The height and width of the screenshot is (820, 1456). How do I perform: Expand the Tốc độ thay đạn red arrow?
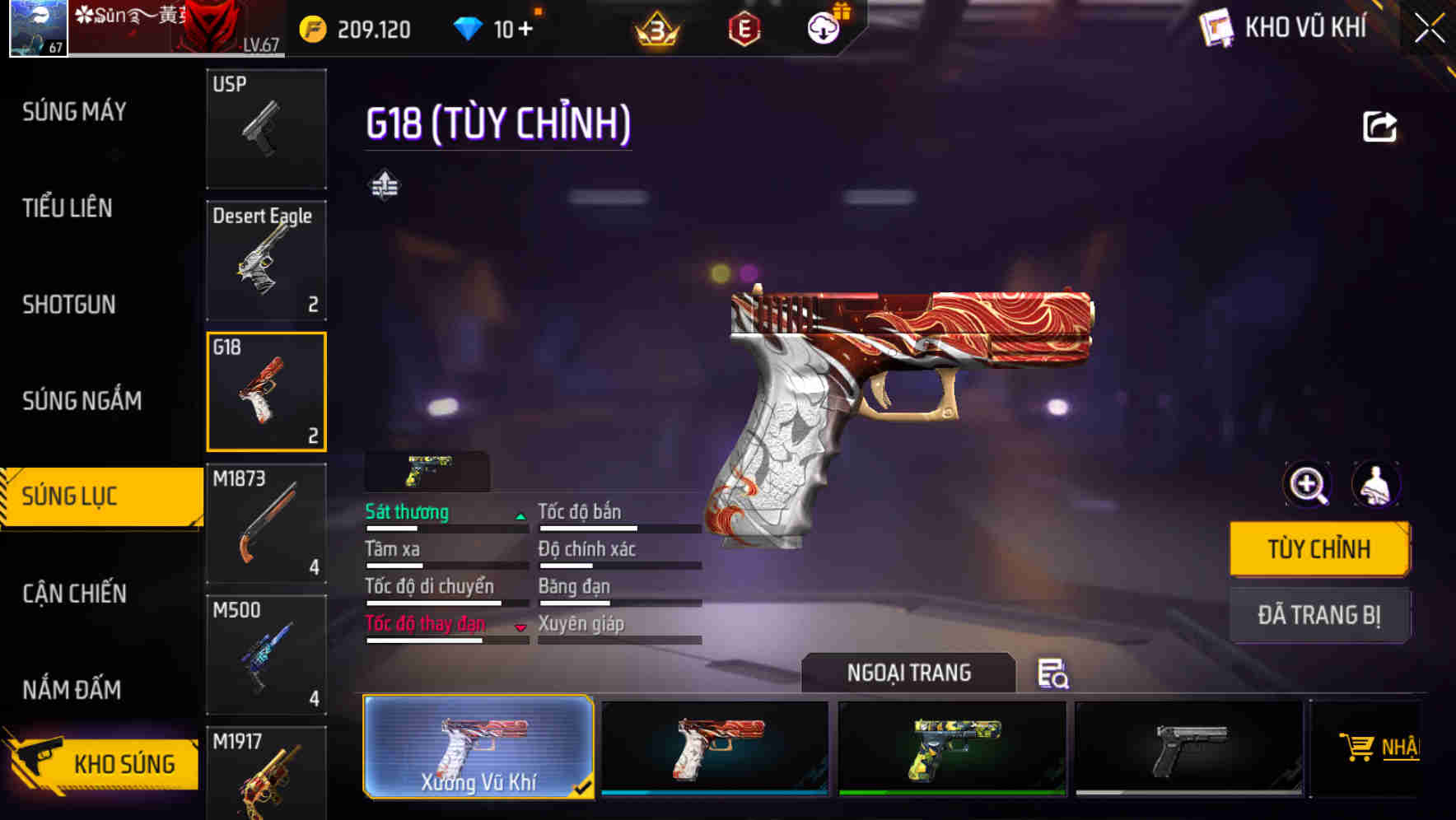tap(522, 628)
